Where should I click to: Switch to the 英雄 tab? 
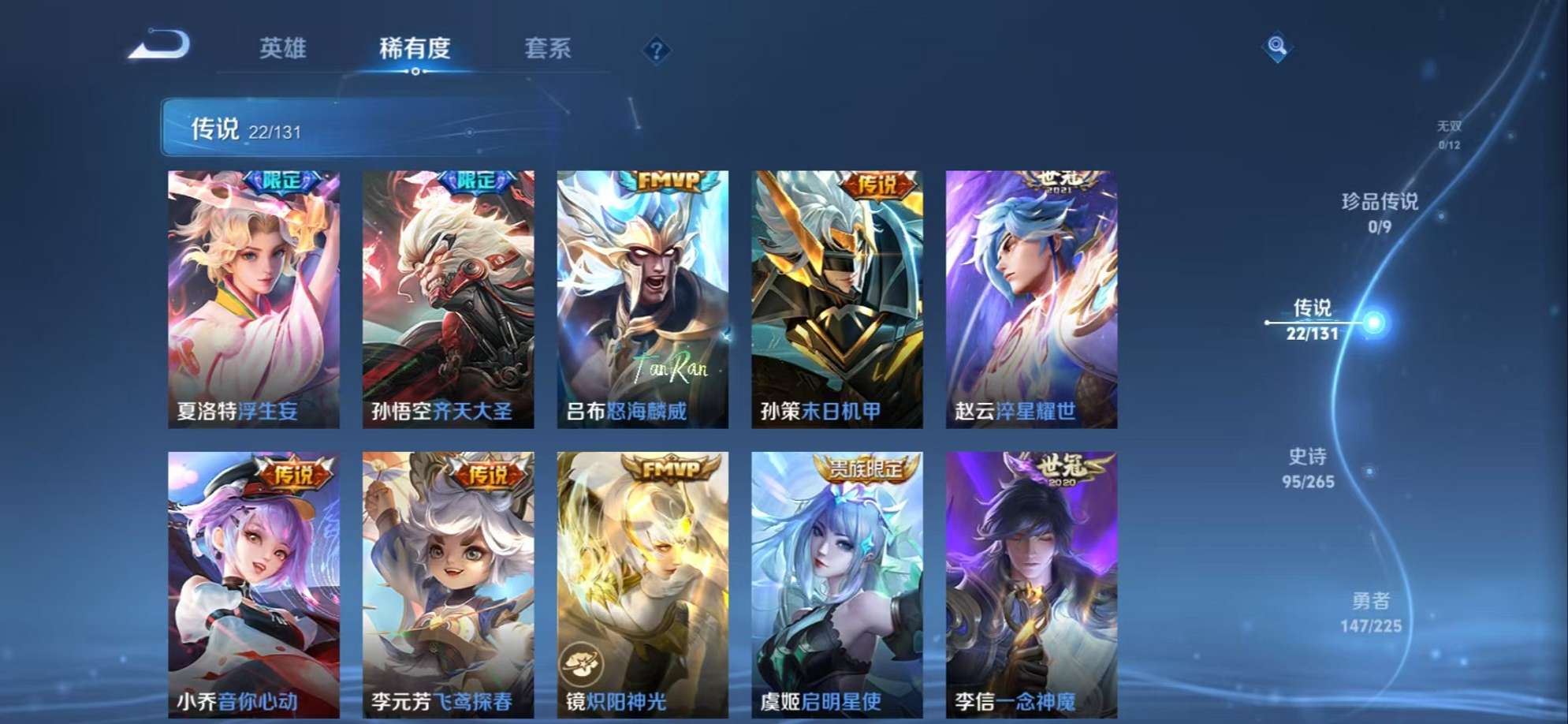pos(284,49)
